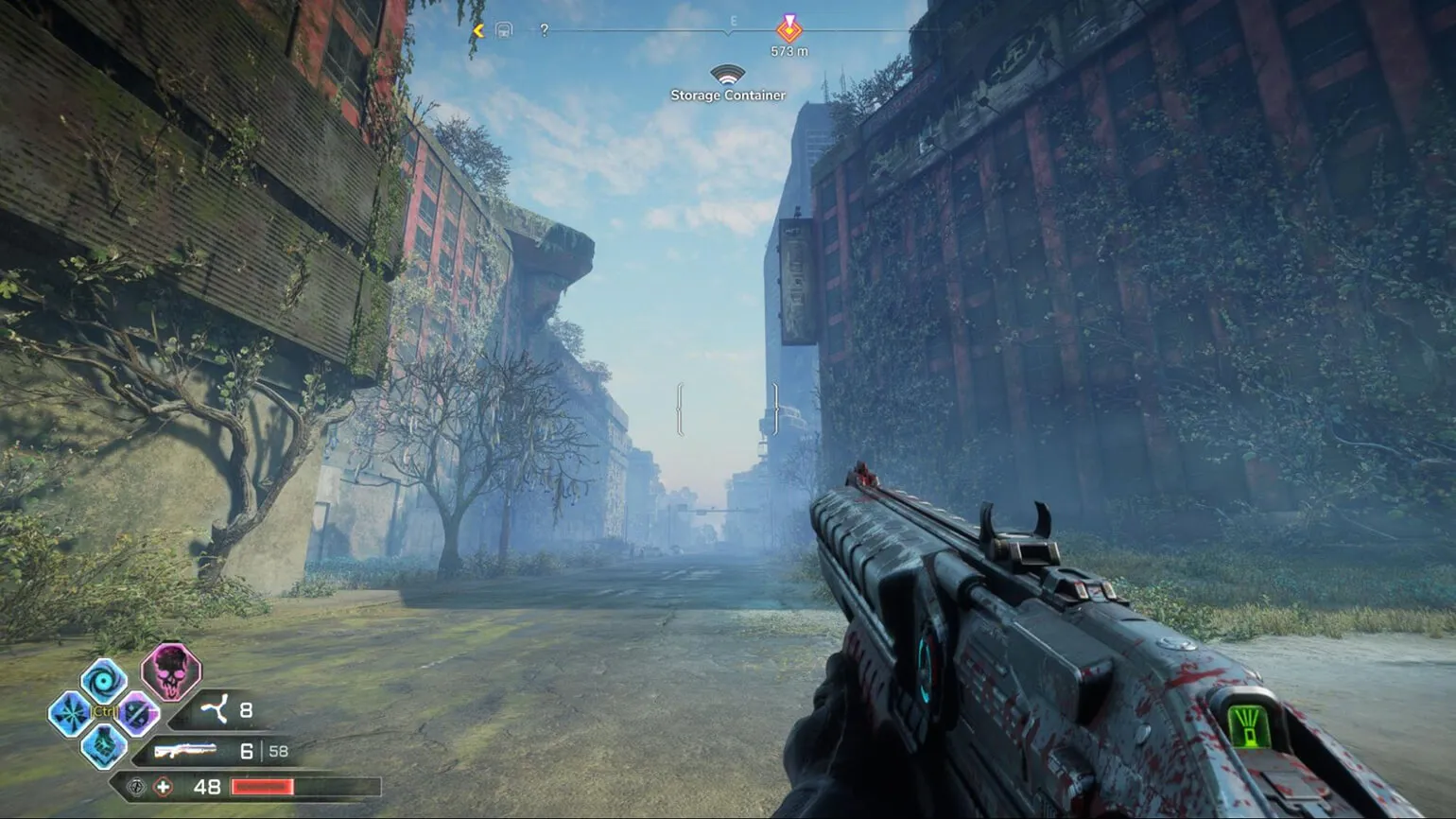
Task: Click the question mark compass marker
Action: coord(545,30)
